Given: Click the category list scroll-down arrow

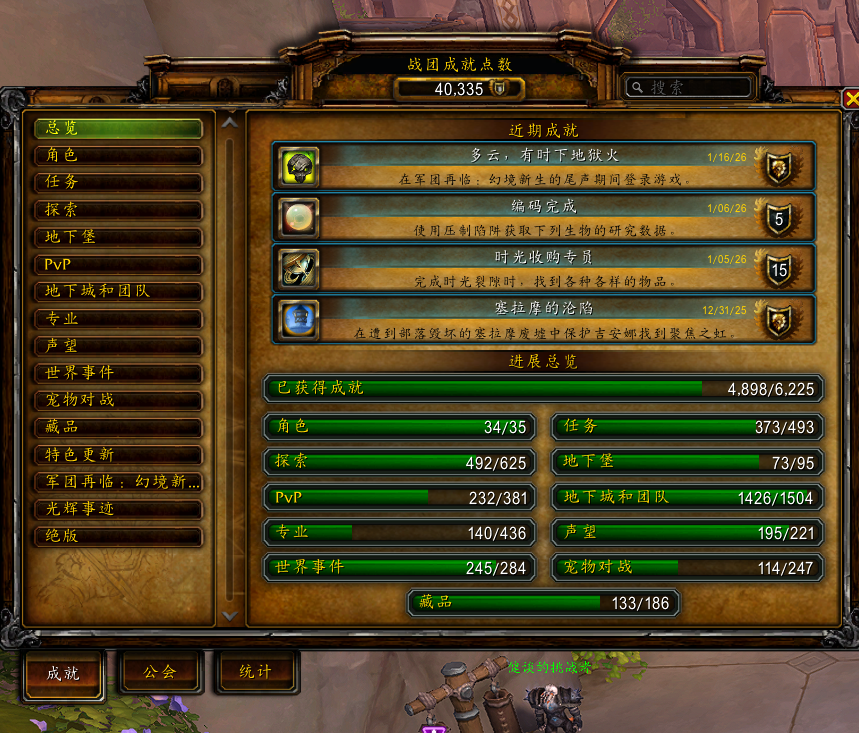Looking at the screenshot, I should [230, 616].
